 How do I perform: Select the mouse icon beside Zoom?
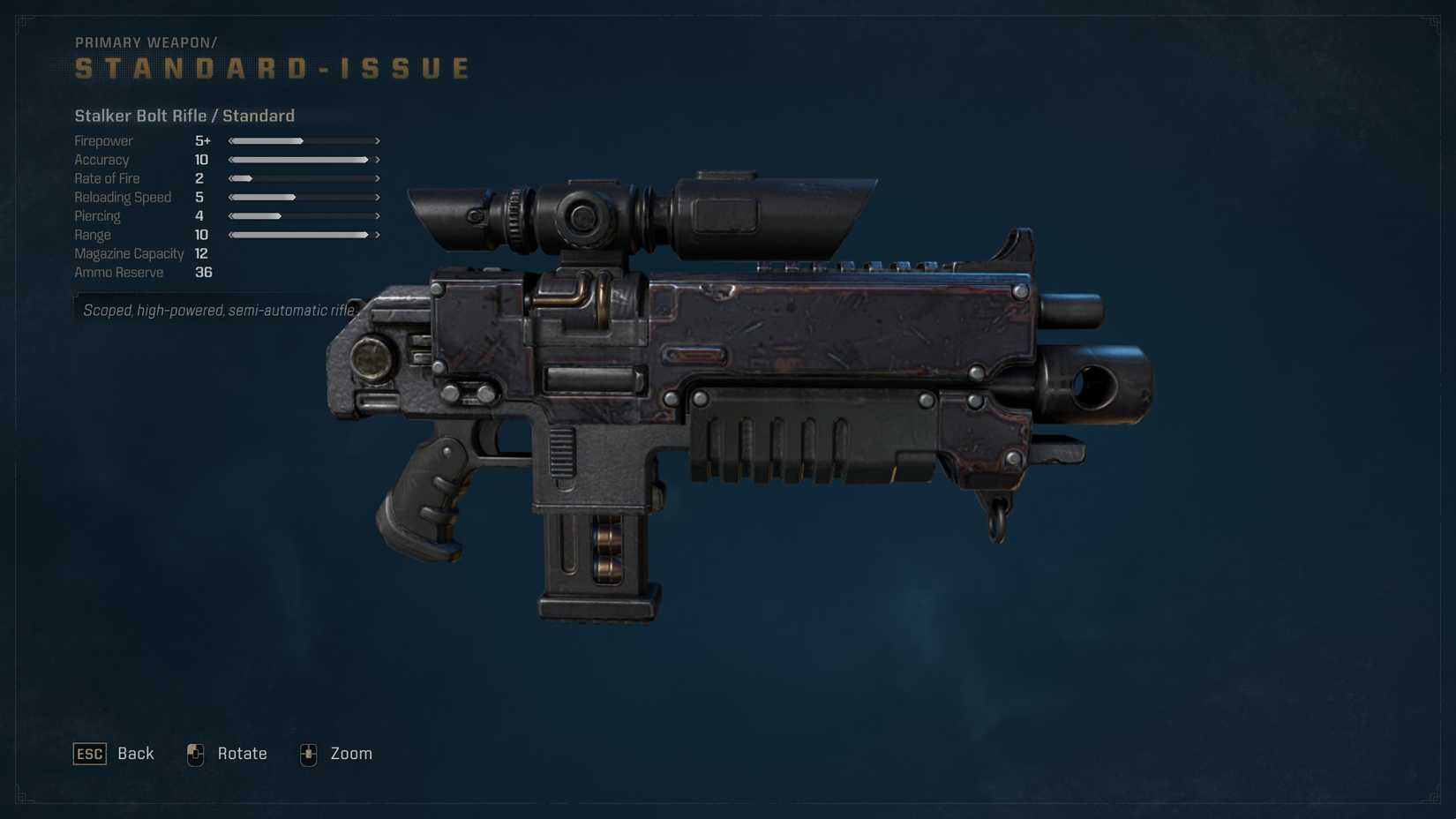coord(308,754)
